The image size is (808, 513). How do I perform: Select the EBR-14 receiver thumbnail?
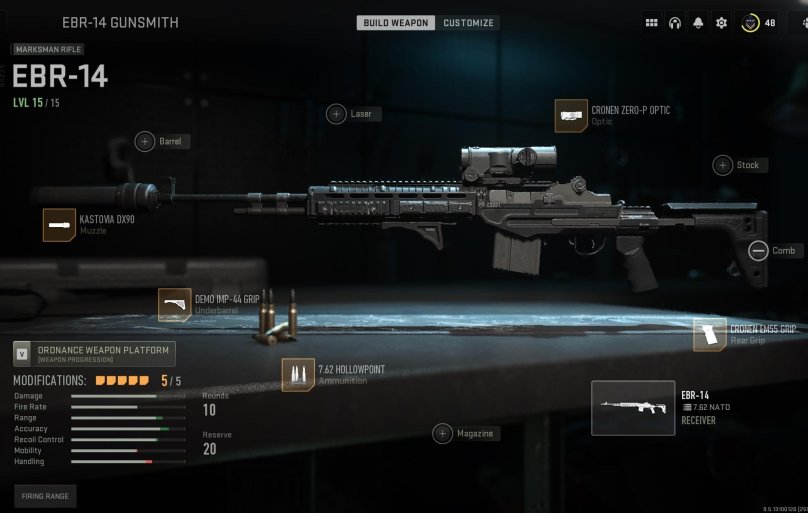click(632, 408)
